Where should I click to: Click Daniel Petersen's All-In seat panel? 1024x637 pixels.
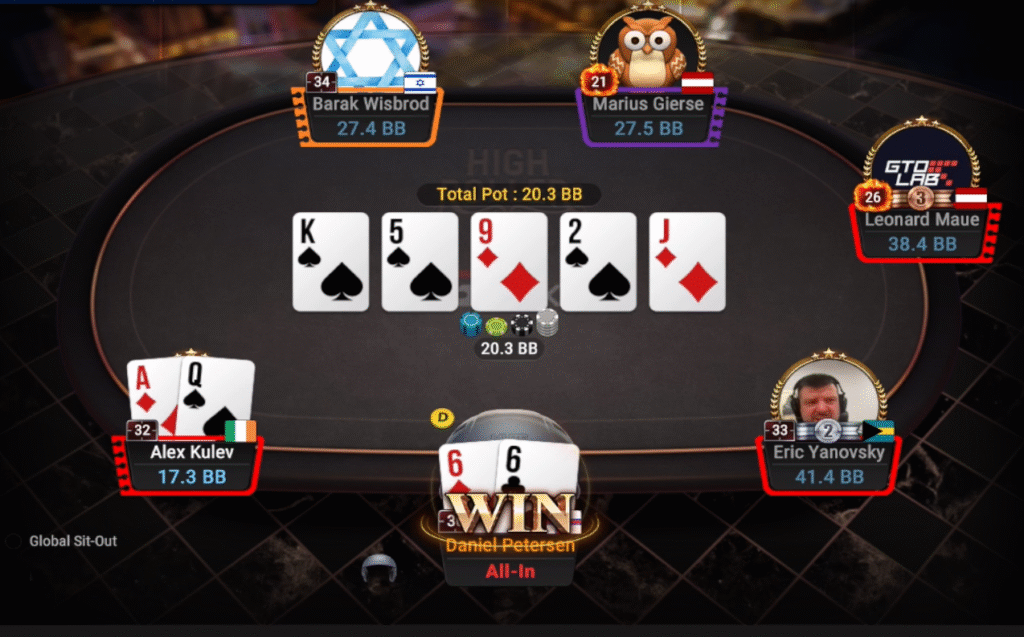(510, 560)
